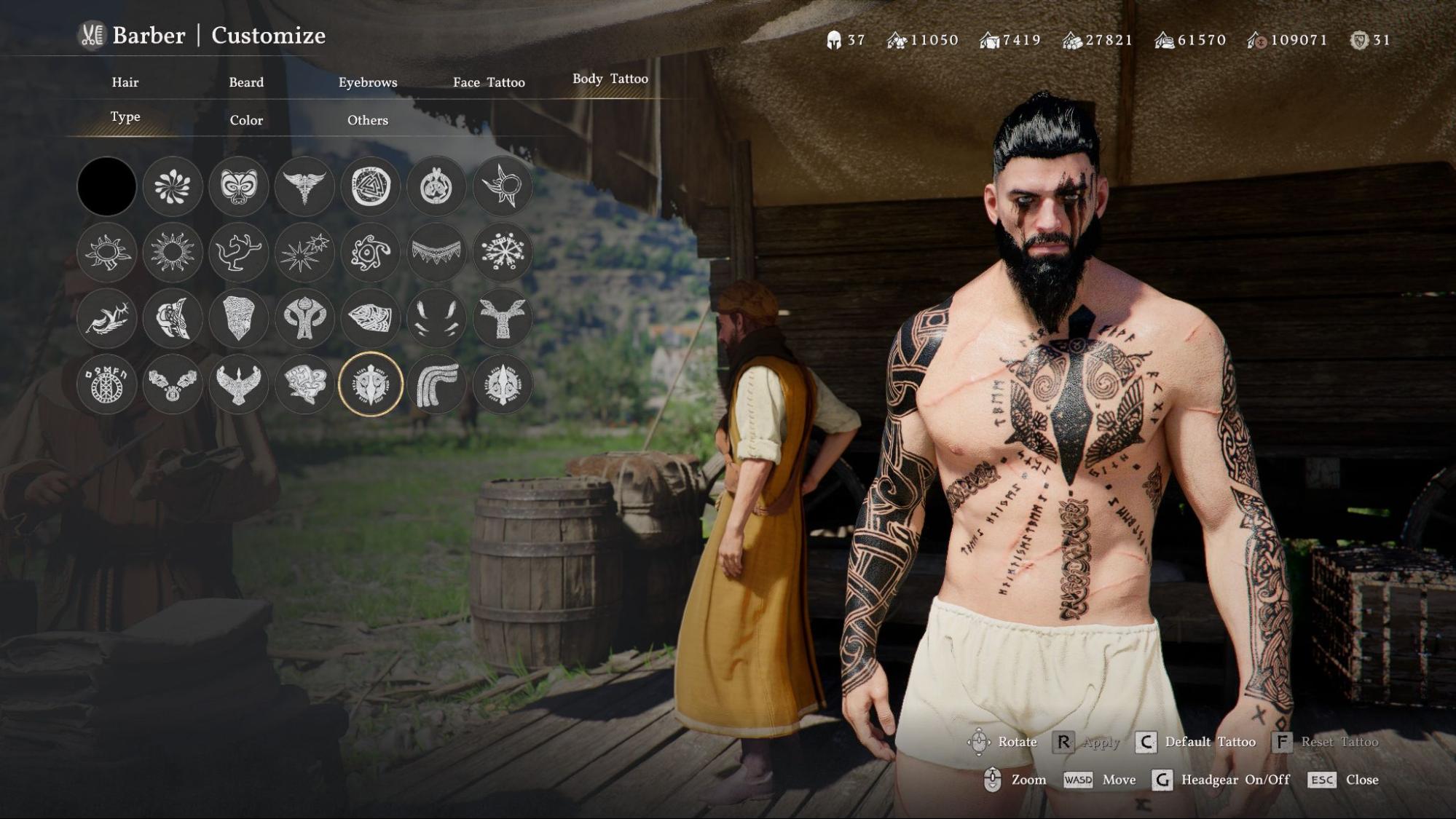Choose the sunburst tattoo design
Image resolution: width=1456 pixels, height=819 pixels.
173,253
